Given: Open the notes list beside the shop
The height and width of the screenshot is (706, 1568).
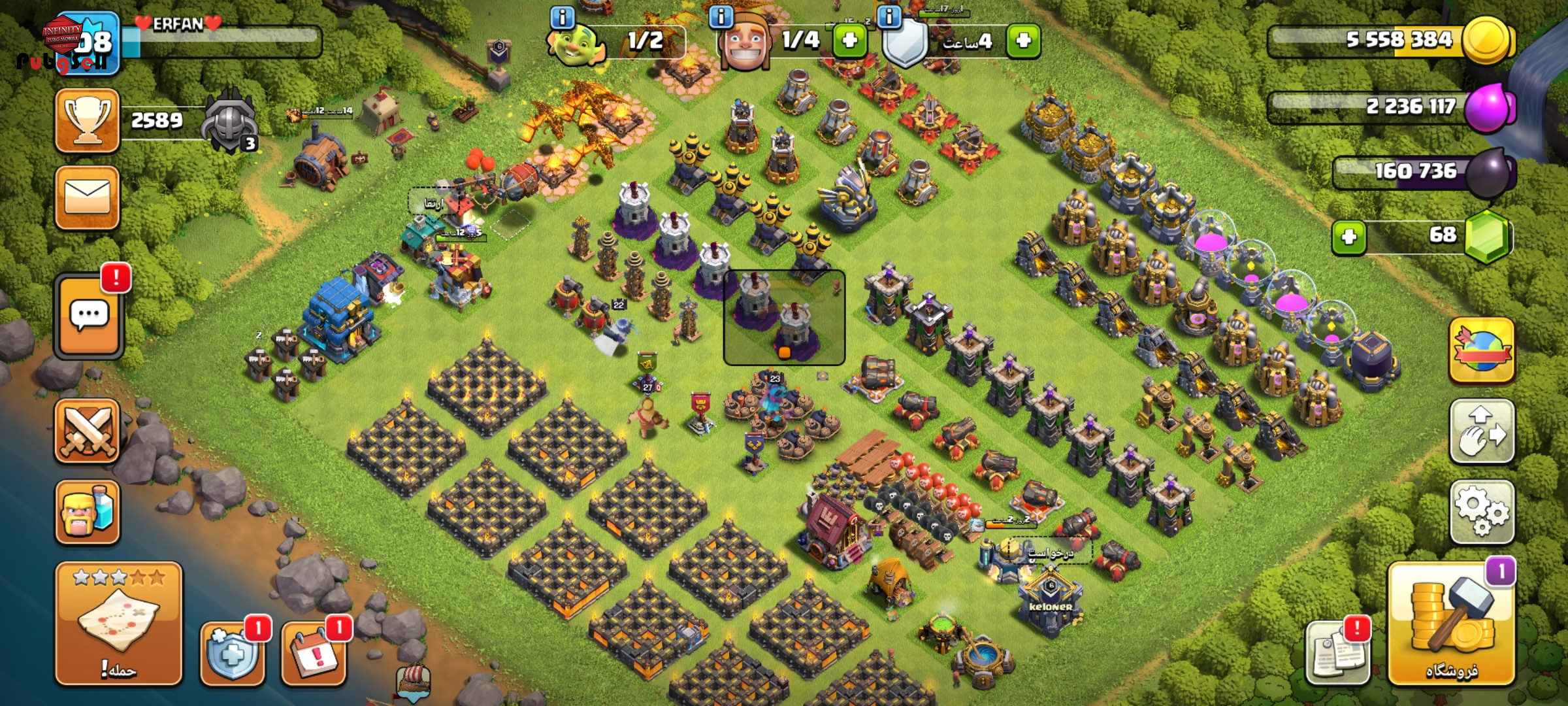Looking at the screenshot, I should click(1337, 652).
